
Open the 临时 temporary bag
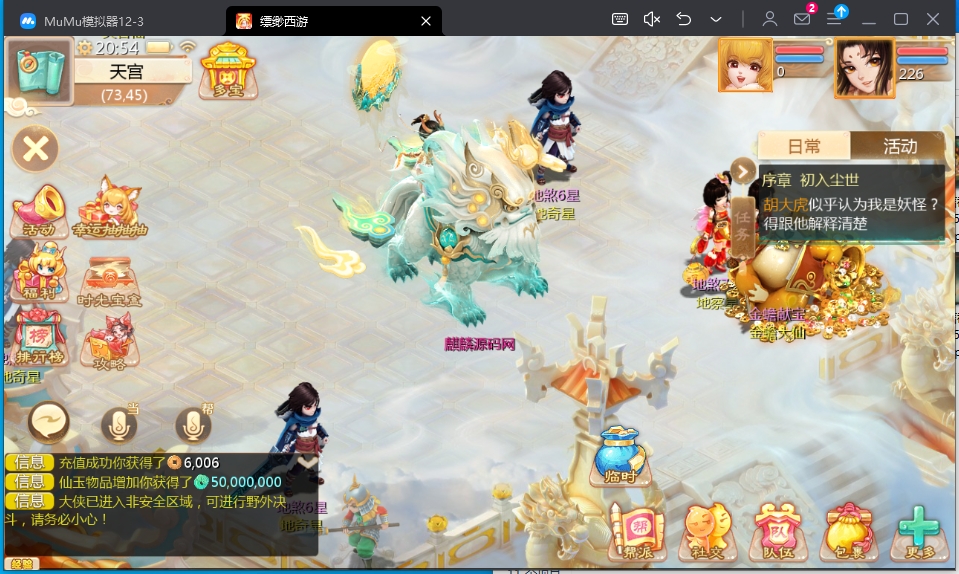[x=621, y=457]
